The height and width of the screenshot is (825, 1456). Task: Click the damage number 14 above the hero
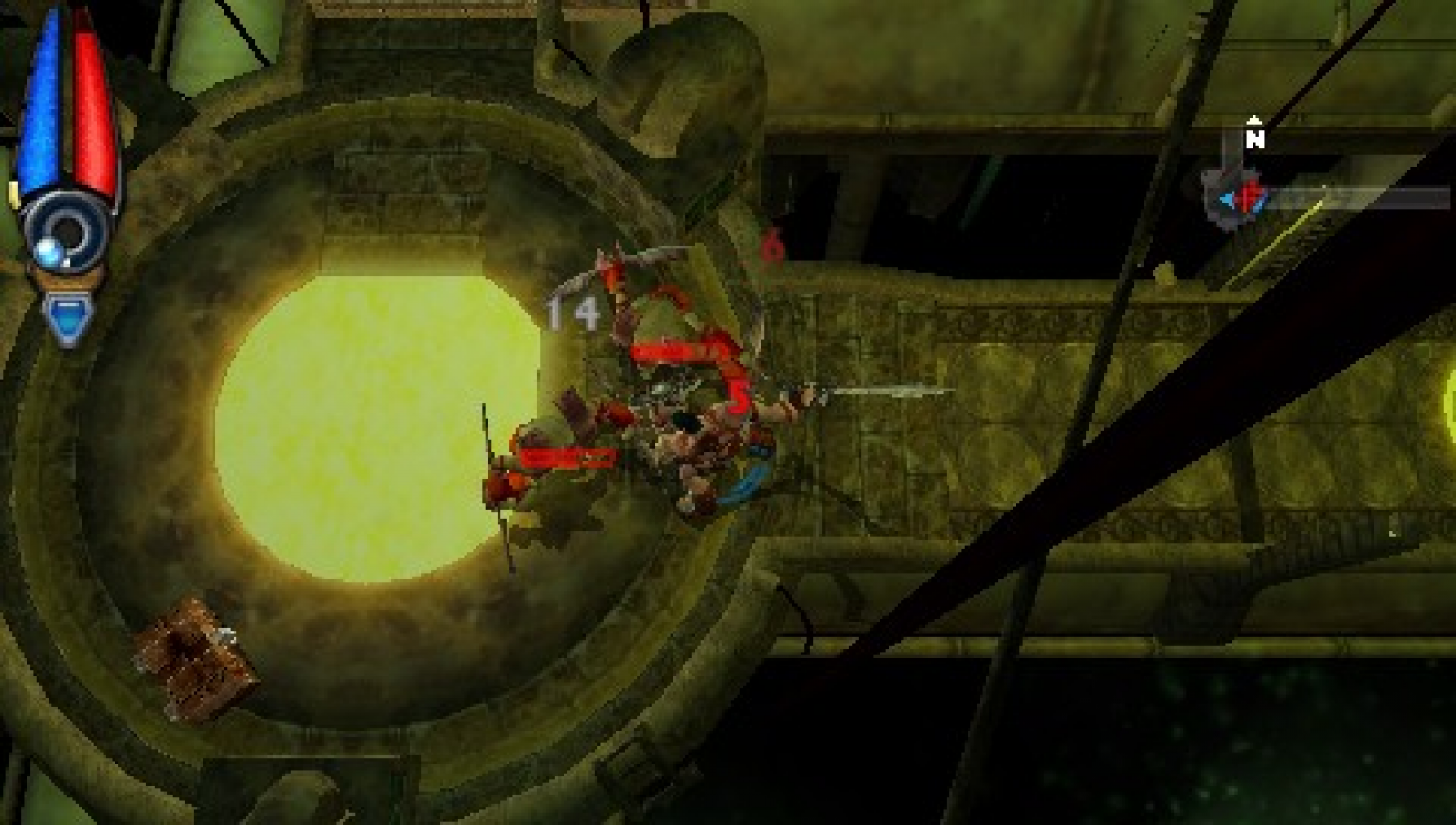point(570,312)
